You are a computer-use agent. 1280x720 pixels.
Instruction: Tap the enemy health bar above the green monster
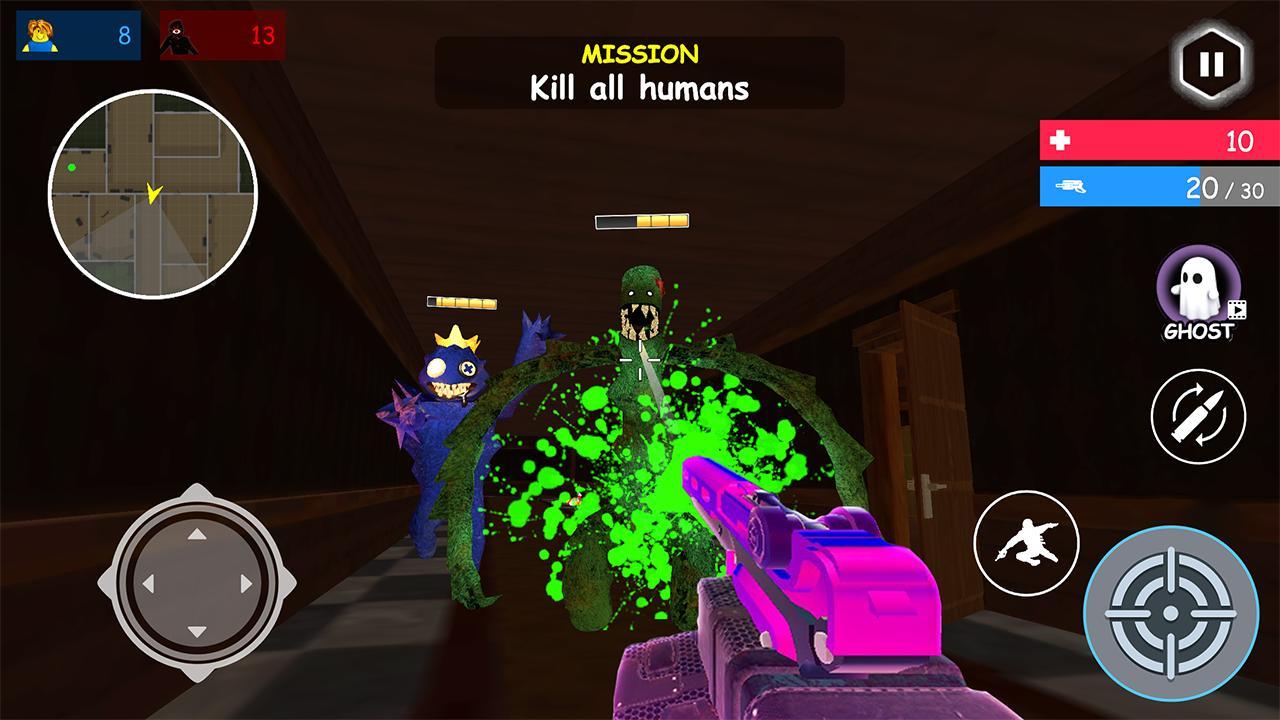[641, 219]
